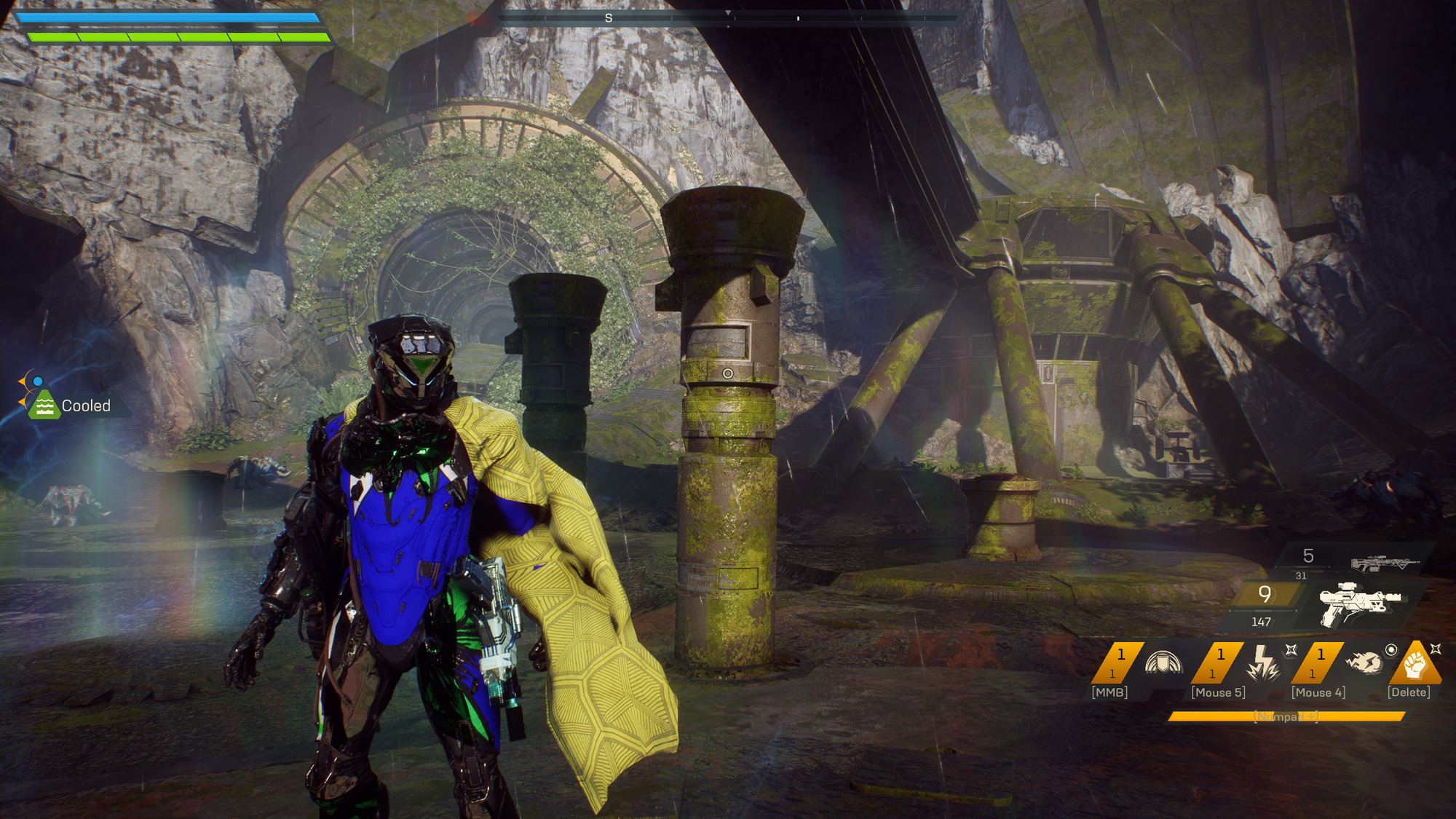Screen dimensions: 1456x819
Task: Click the compass bar heading strip
Action: [x=728, y=17]
